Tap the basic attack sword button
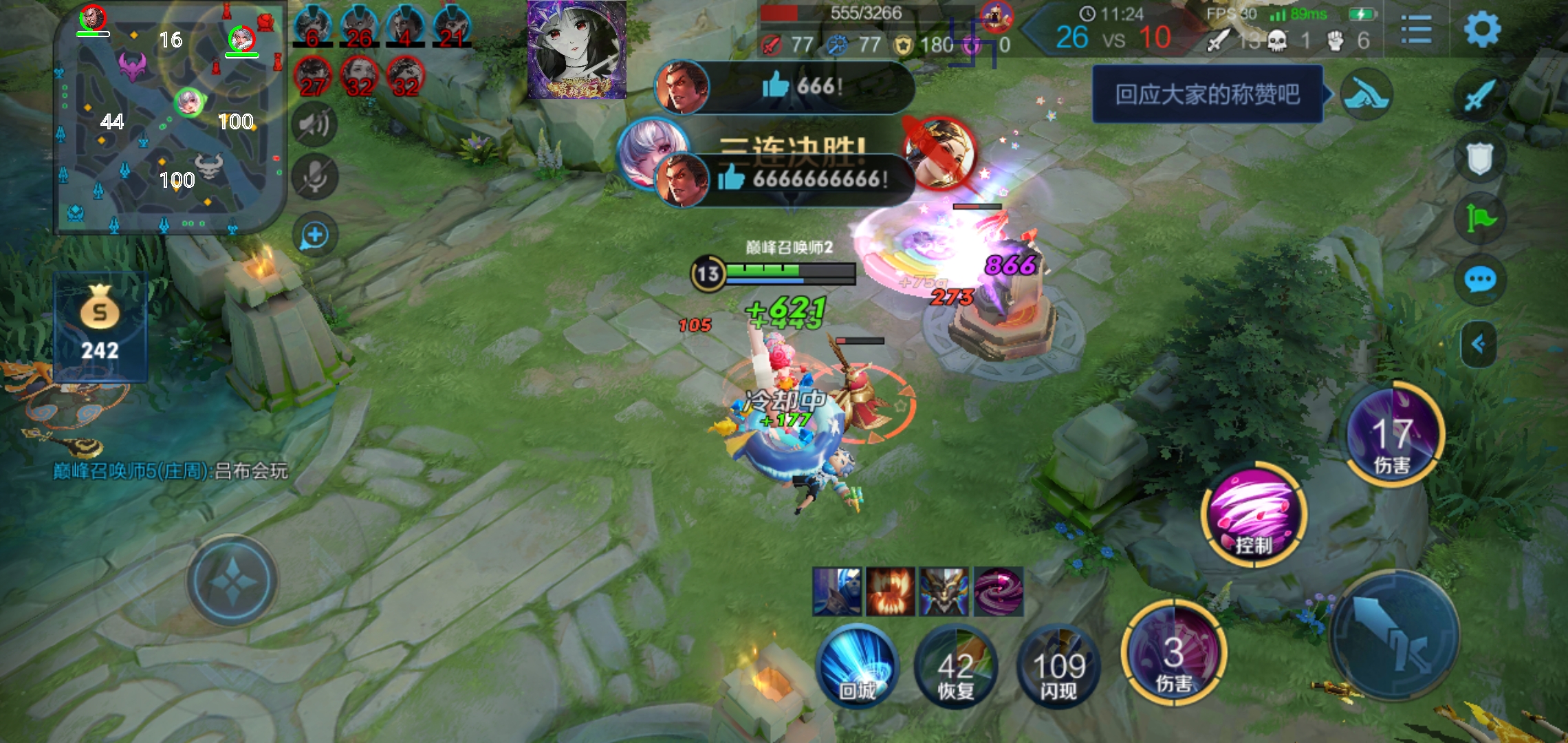 [1395, 633]
